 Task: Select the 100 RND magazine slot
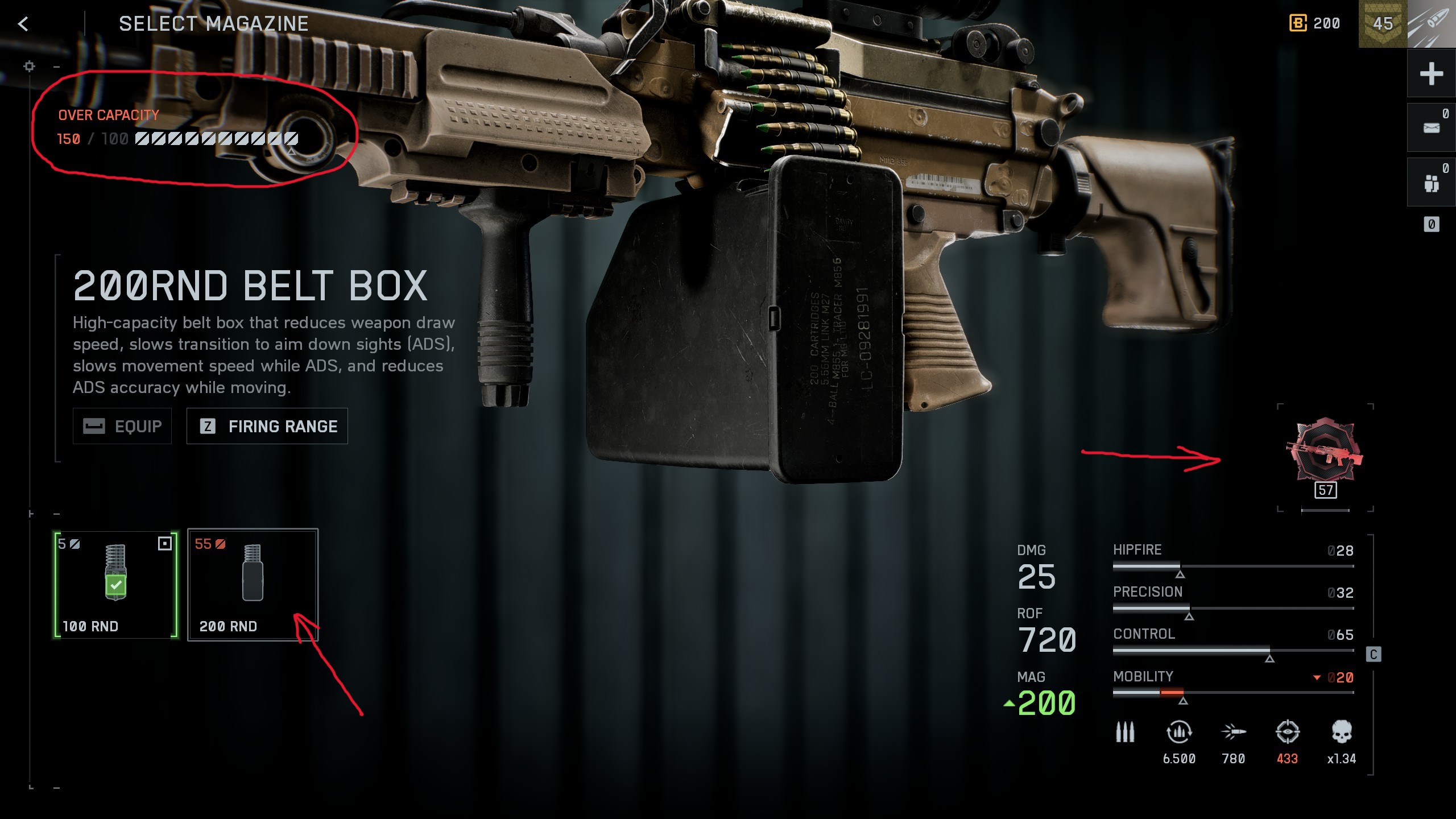(x=116, y=585)
